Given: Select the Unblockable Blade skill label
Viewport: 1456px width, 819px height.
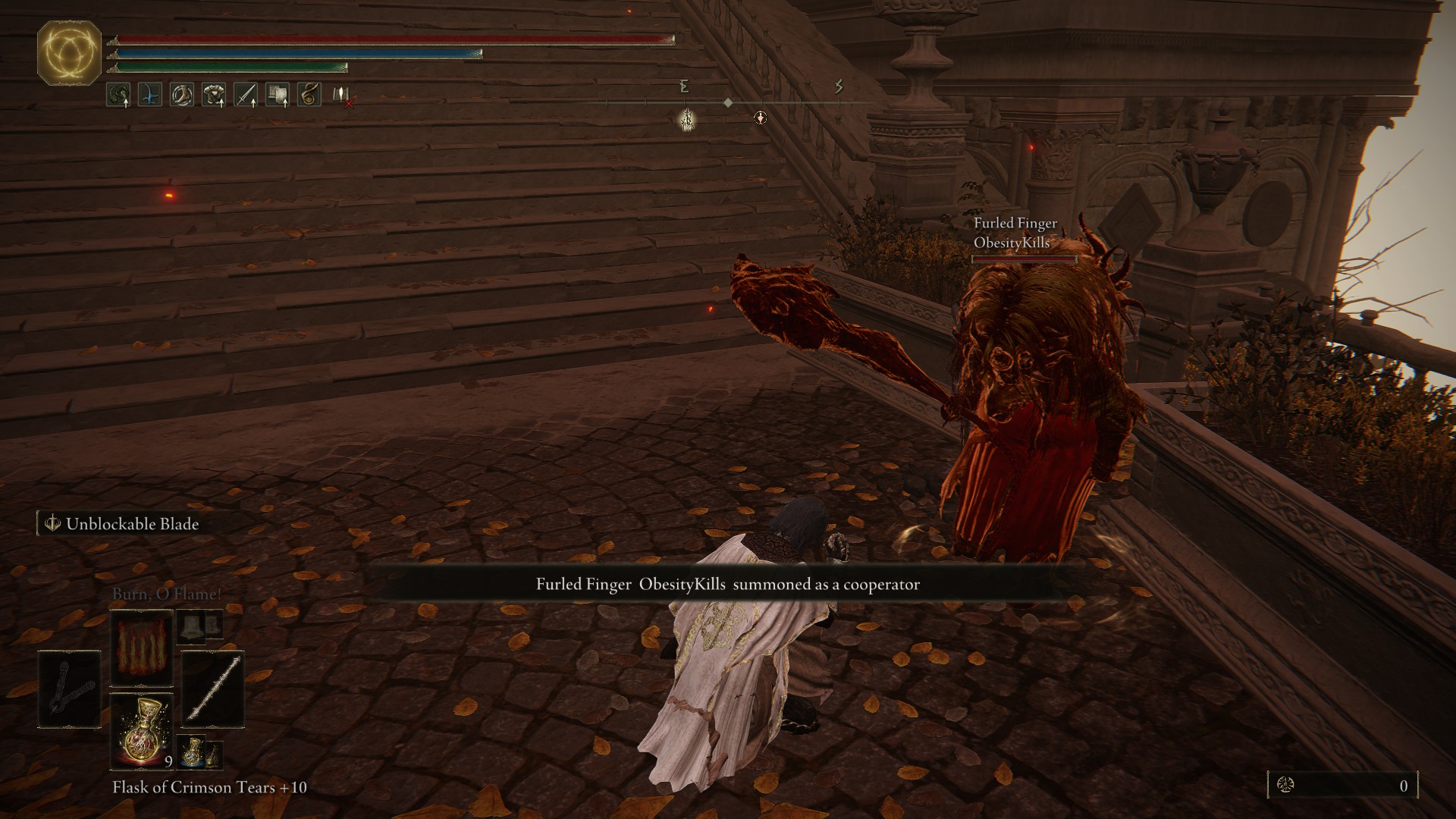Looking at the screenshot, I should [121, 524].
